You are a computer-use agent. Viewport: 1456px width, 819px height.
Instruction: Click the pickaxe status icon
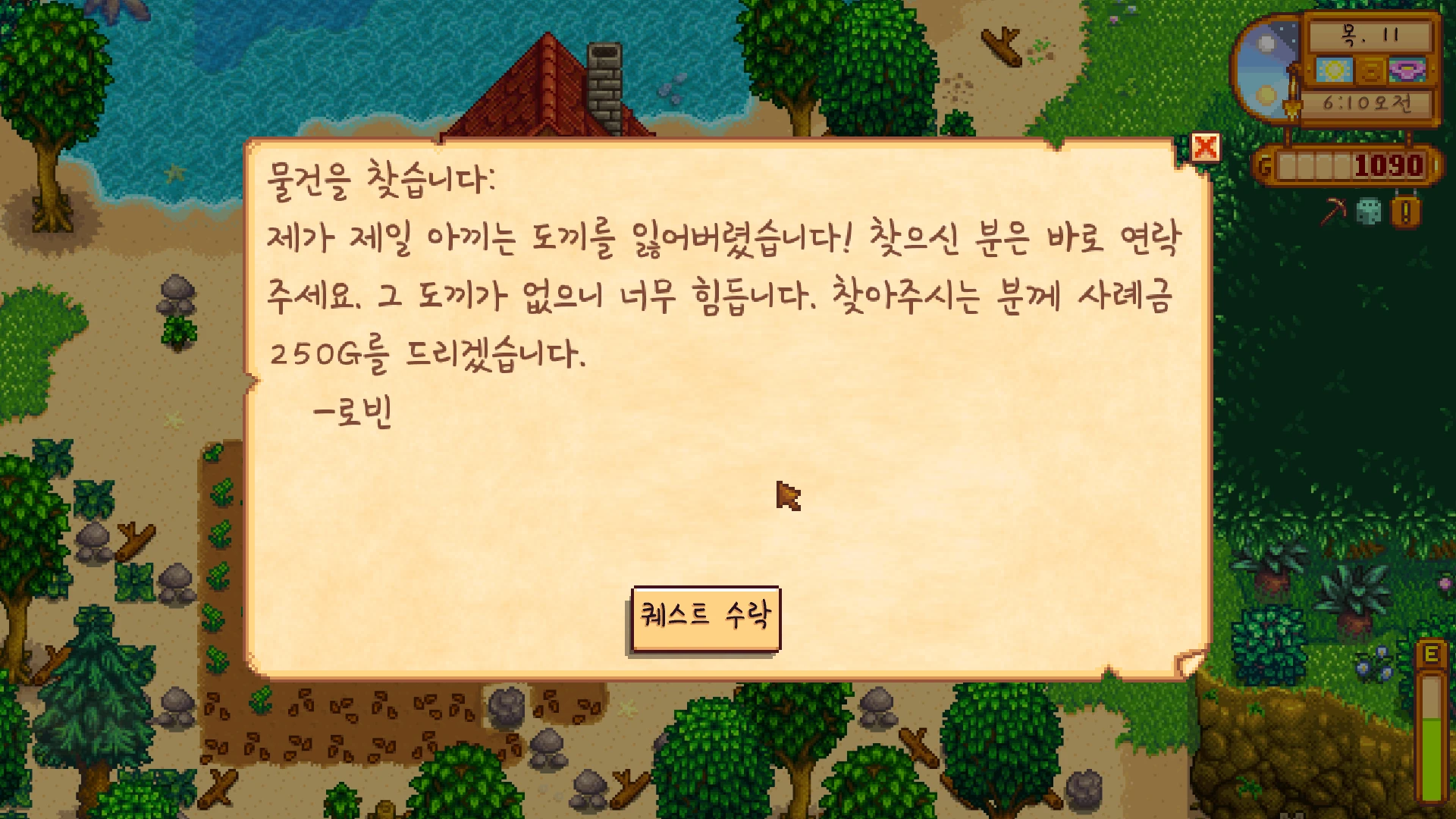pyautogui.click(x=1332, y=212)
